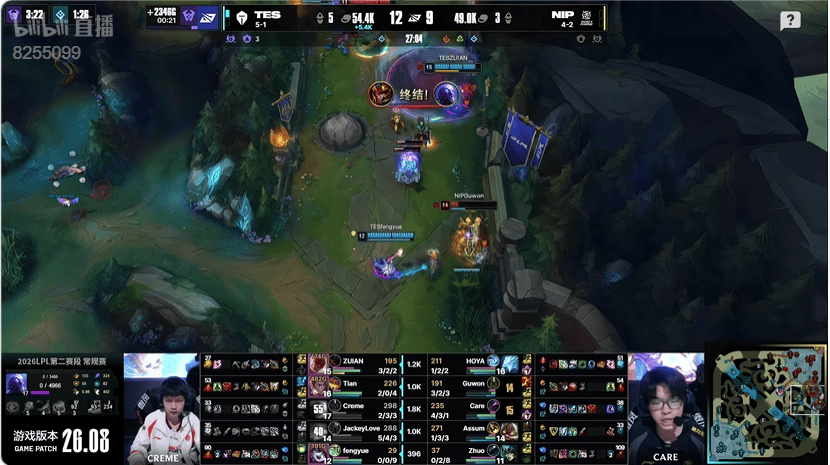The width and height of the screenshot is (830, 465).
Task: Click the CREME player camera feed
Action: click(x=161, y=407)
